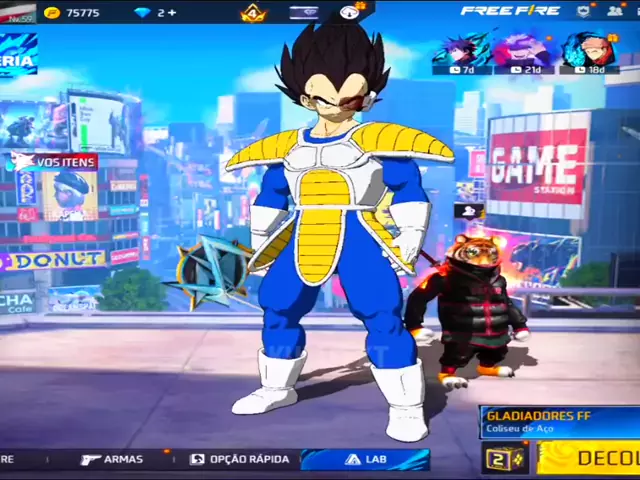The width and height of the screenshot is (640, 480).
Task: Open the ARMAS weapons menu
Action: (x=112, y=459)
